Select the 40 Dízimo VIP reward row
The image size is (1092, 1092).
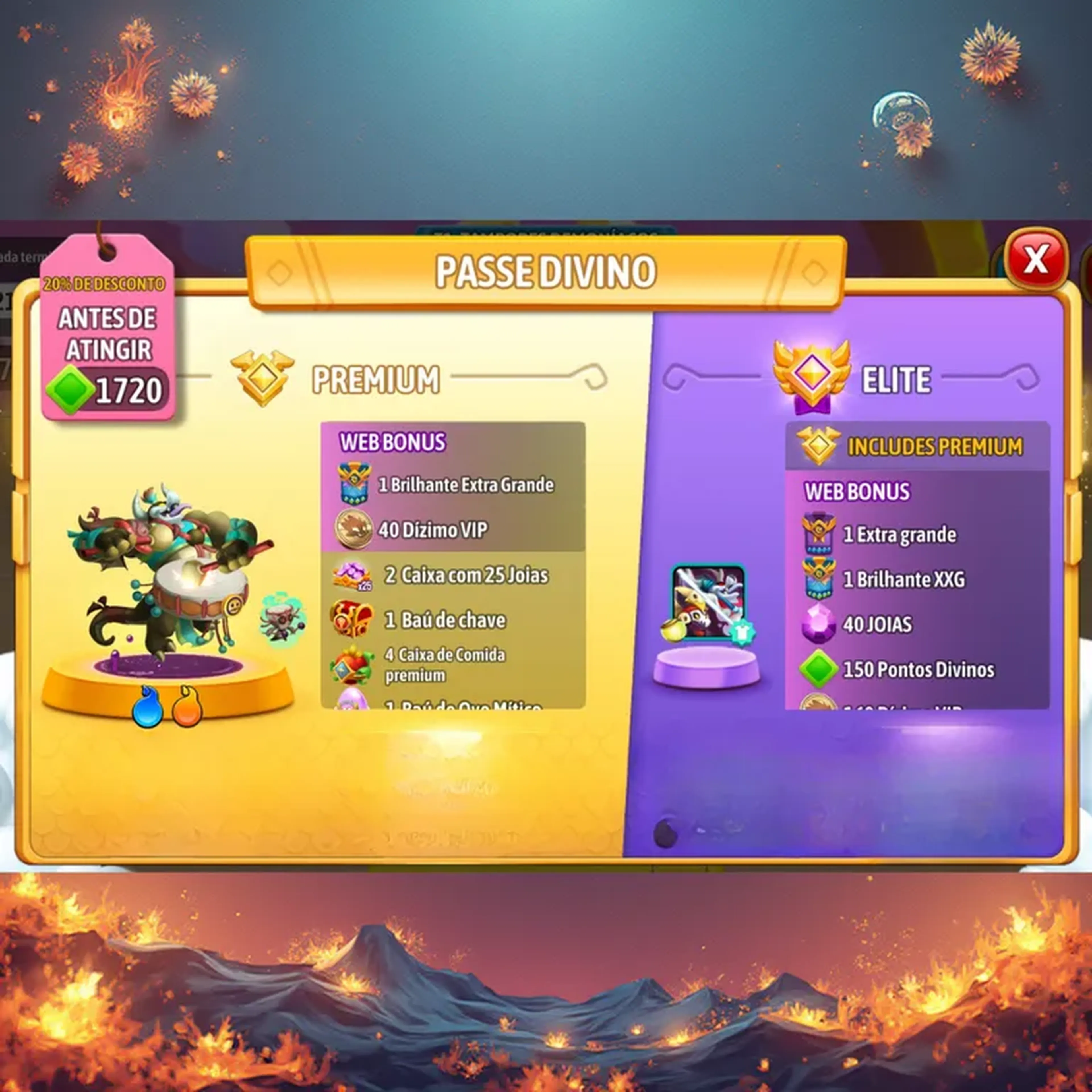(452, 530)
